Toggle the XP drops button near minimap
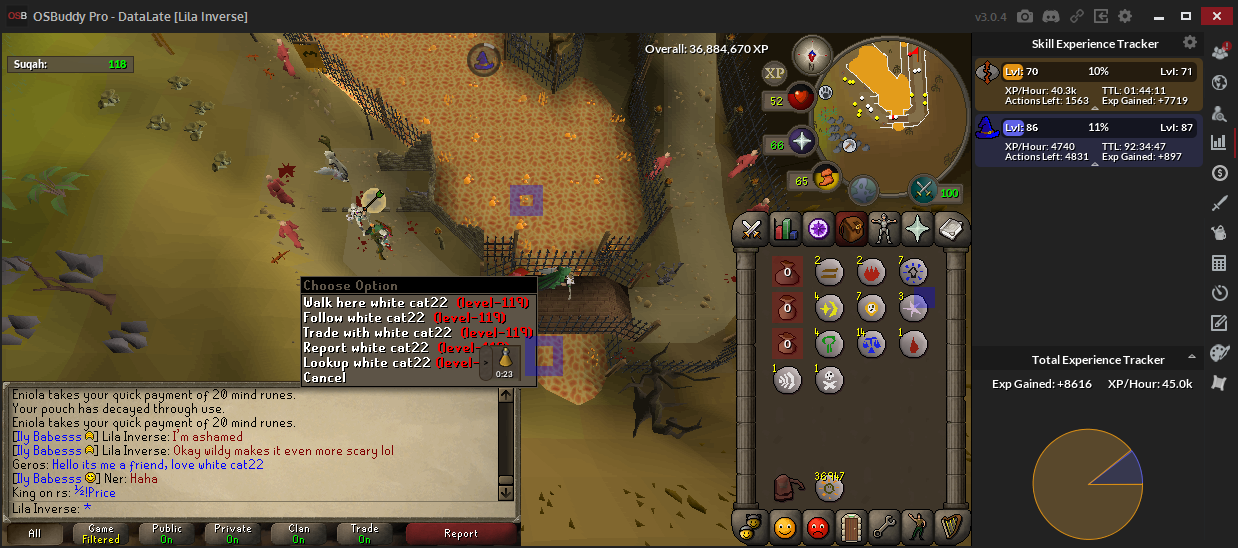 click(x=775, y=73)
